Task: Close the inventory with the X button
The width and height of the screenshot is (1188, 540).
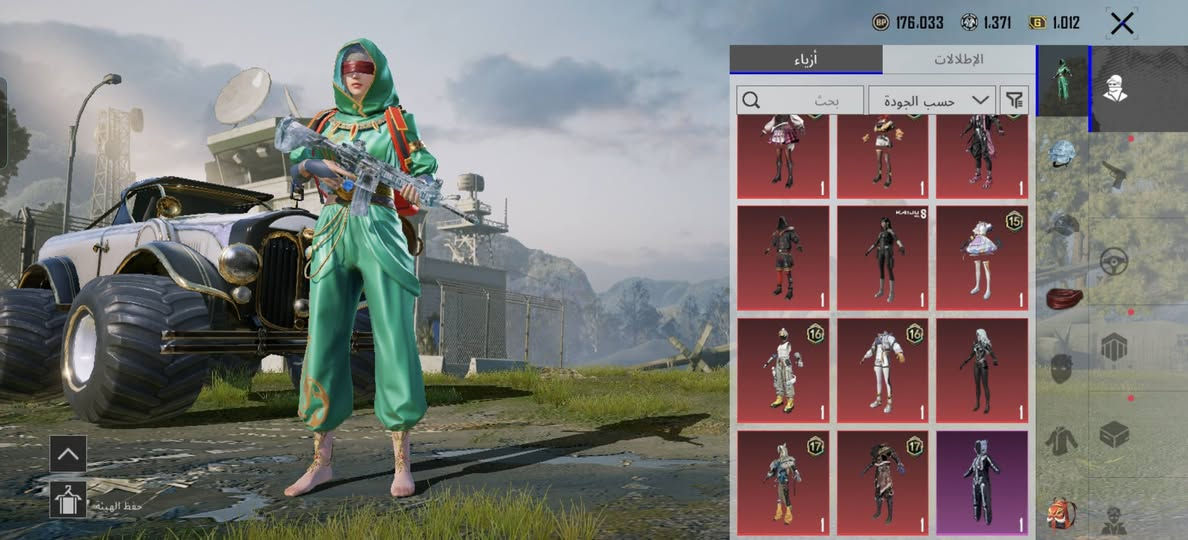Action: 1122,23
